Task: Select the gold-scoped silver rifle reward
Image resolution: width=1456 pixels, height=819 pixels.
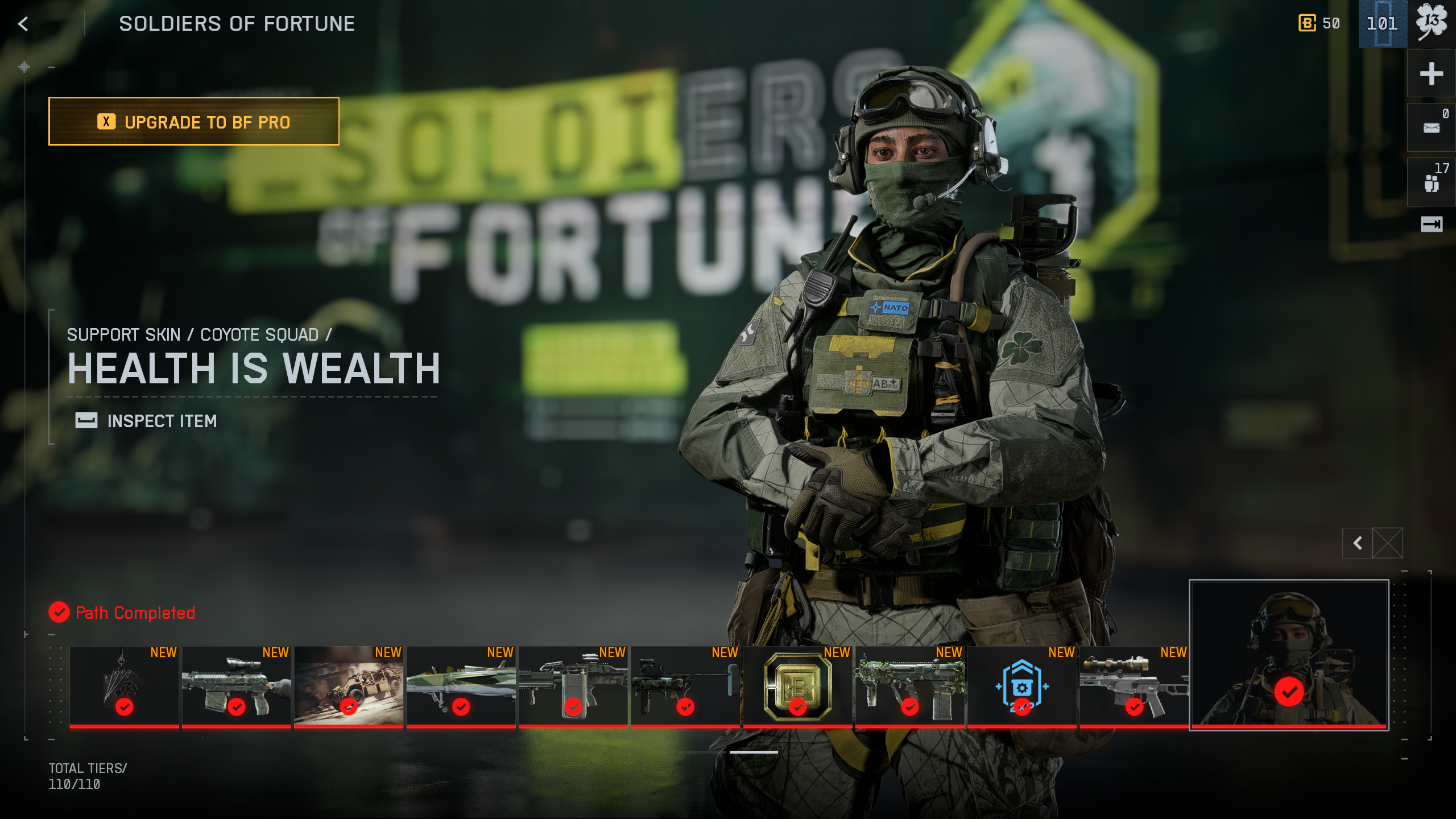Action: coord(1134,686)
